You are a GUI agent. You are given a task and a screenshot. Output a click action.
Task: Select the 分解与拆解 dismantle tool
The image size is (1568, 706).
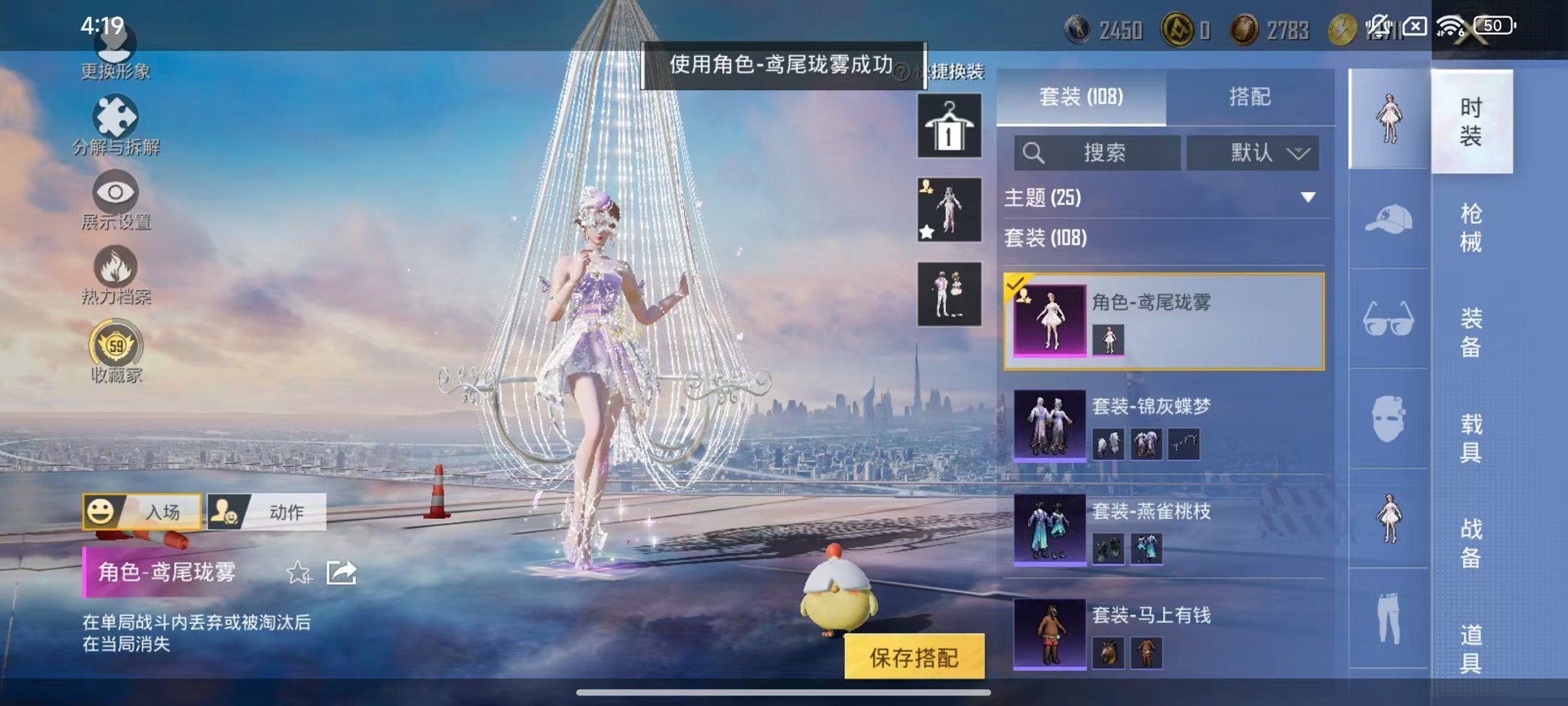tap(115, 127)
